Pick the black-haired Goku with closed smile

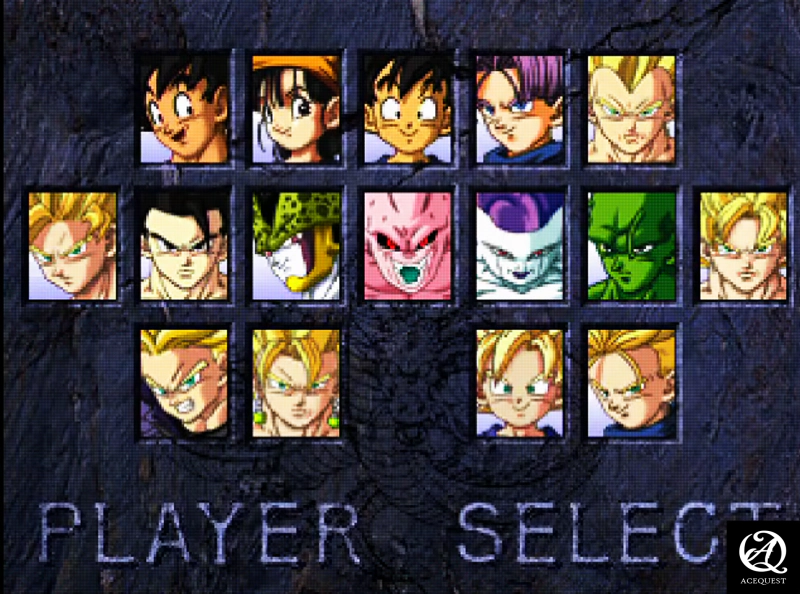click(408, 109)
